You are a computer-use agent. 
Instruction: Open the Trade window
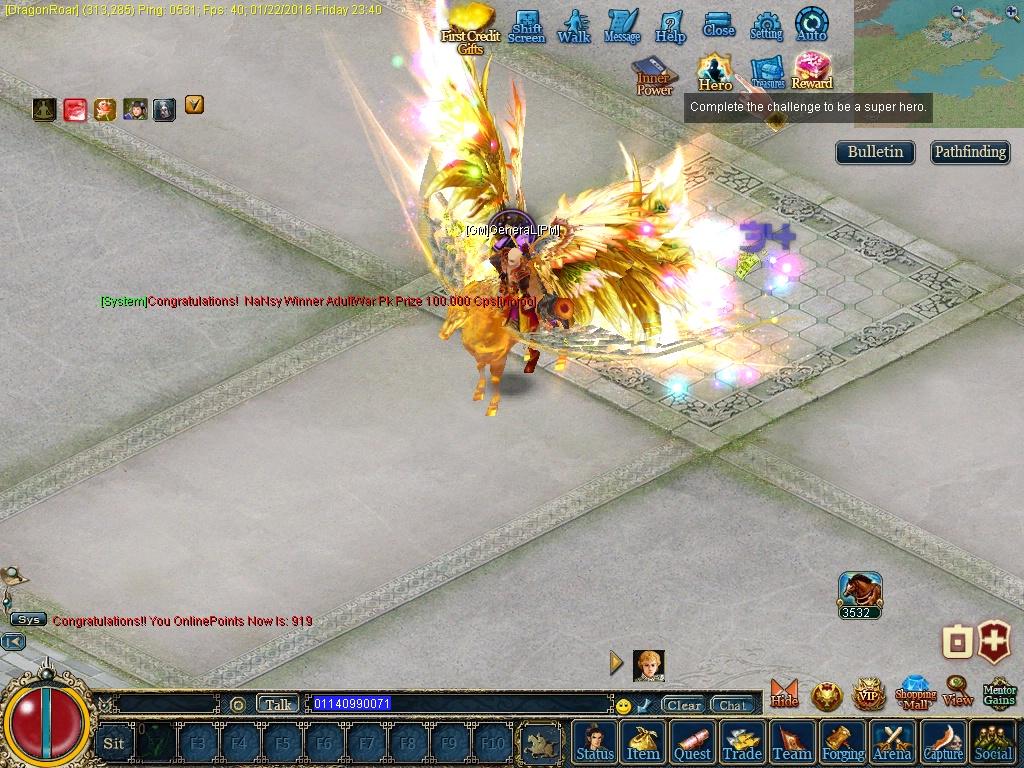point(742,742)
